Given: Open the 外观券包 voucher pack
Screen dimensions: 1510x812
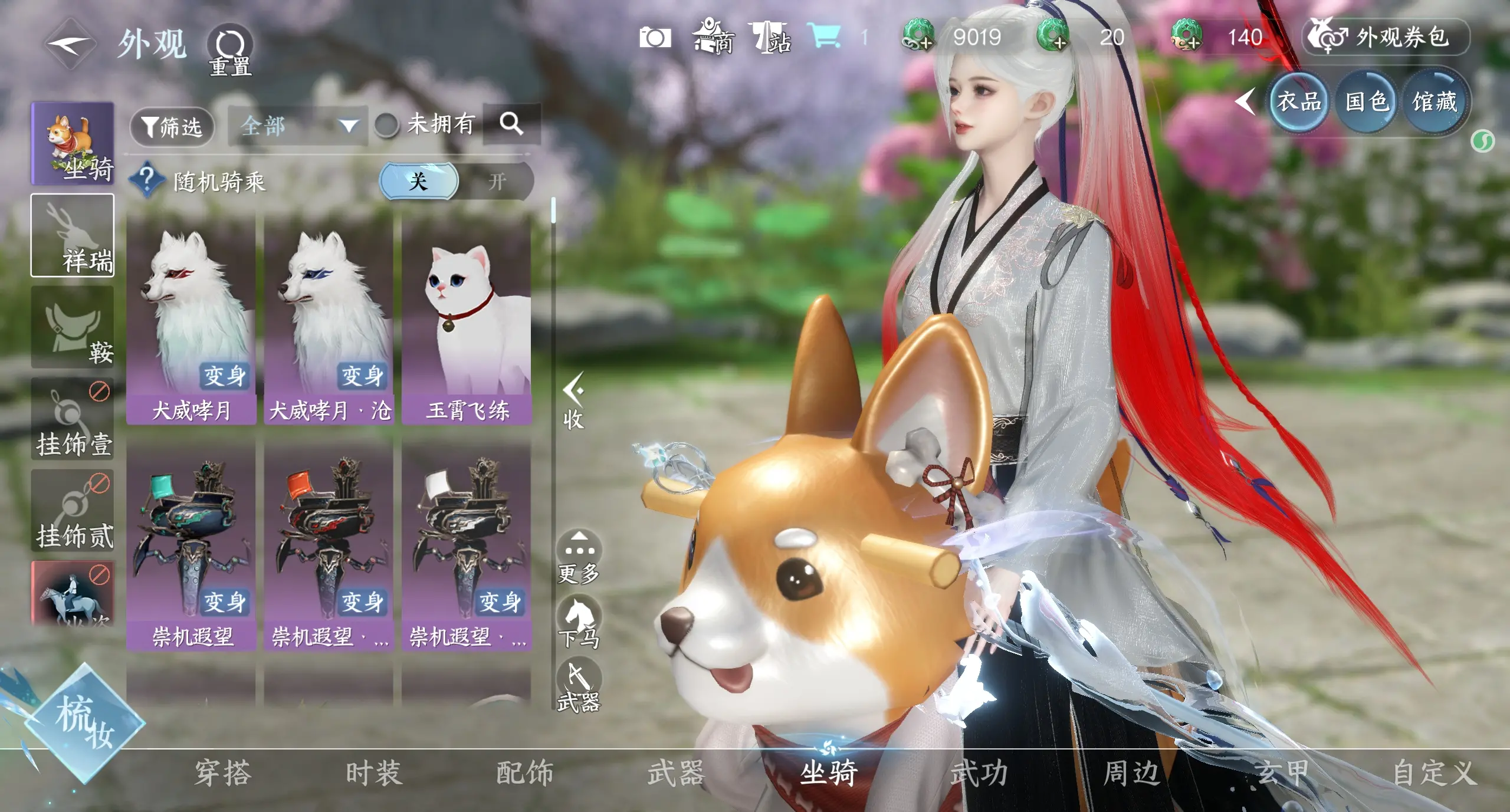Looking at the screenshot, I should 1386,38.
